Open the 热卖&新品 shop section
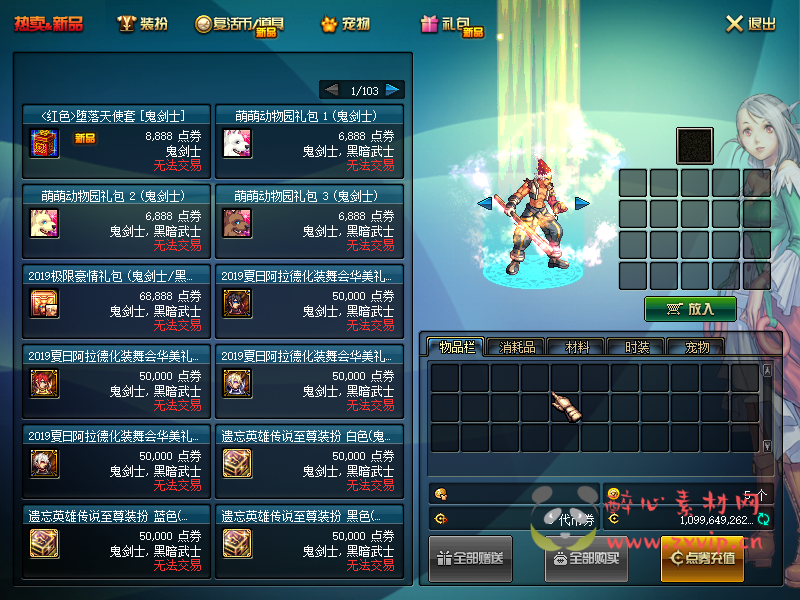 tap(48, 24)
